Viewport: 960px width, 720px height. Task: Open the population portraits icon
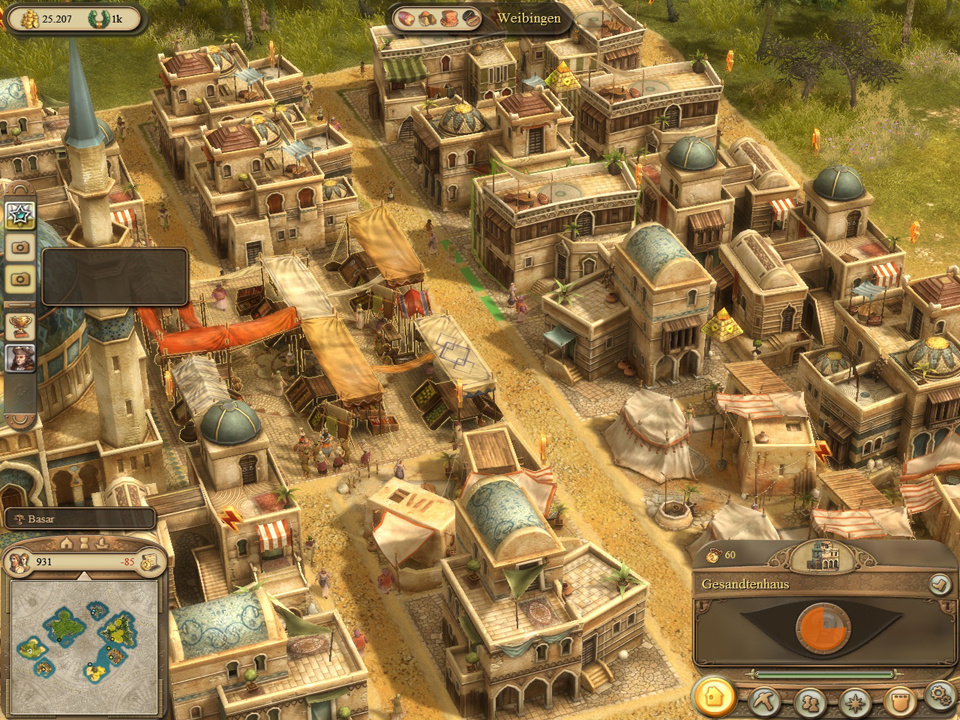click(x=18, y=562)
